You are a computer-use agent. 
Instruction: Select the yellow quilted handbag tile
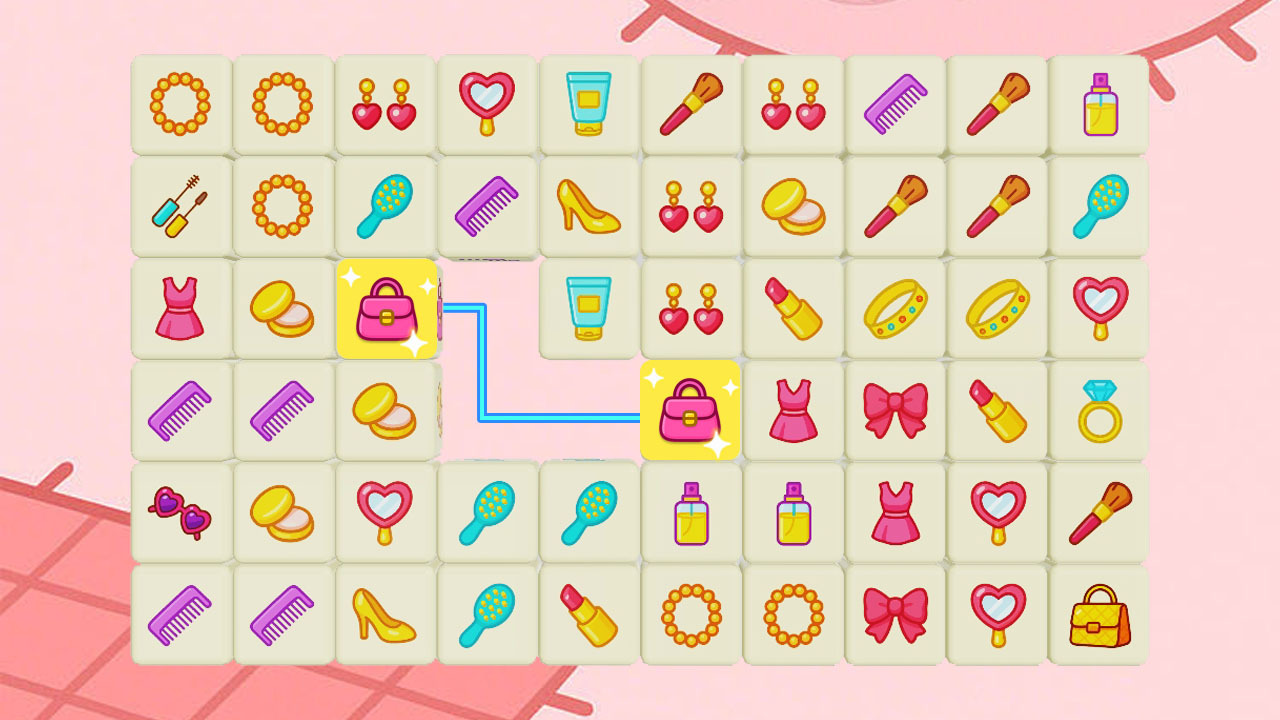tap(1099, 614)
